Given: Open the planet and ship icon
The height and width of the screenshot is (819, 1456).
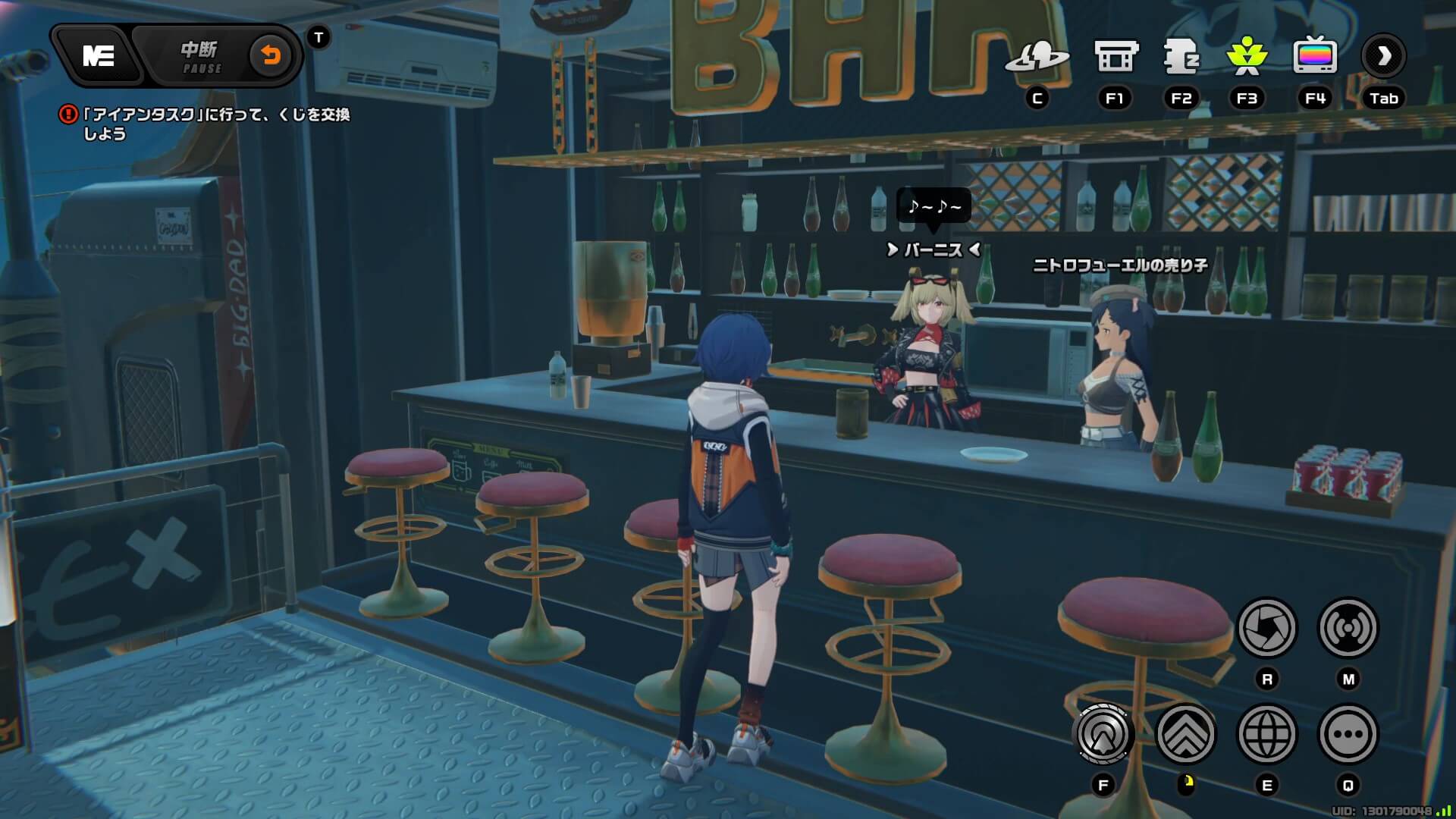Looking at the screenshot, I should tap(1037, 57).
